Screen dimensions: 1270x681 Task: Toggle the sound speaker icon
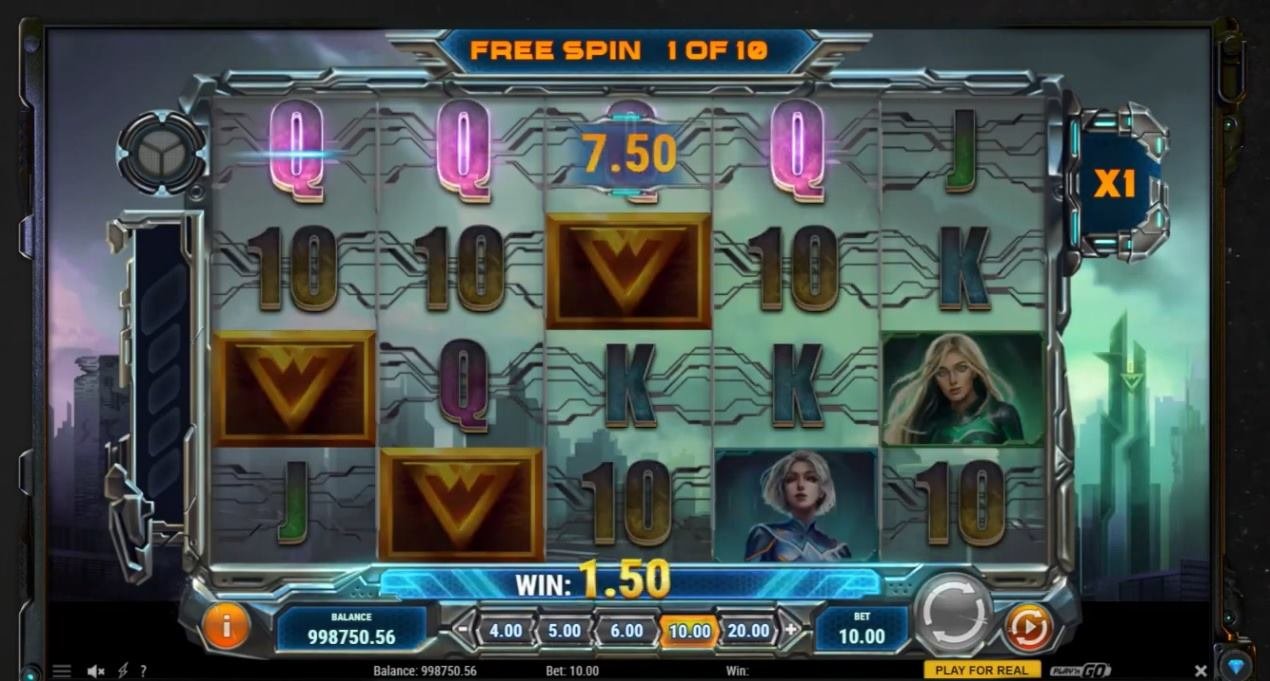click(96, 671)
